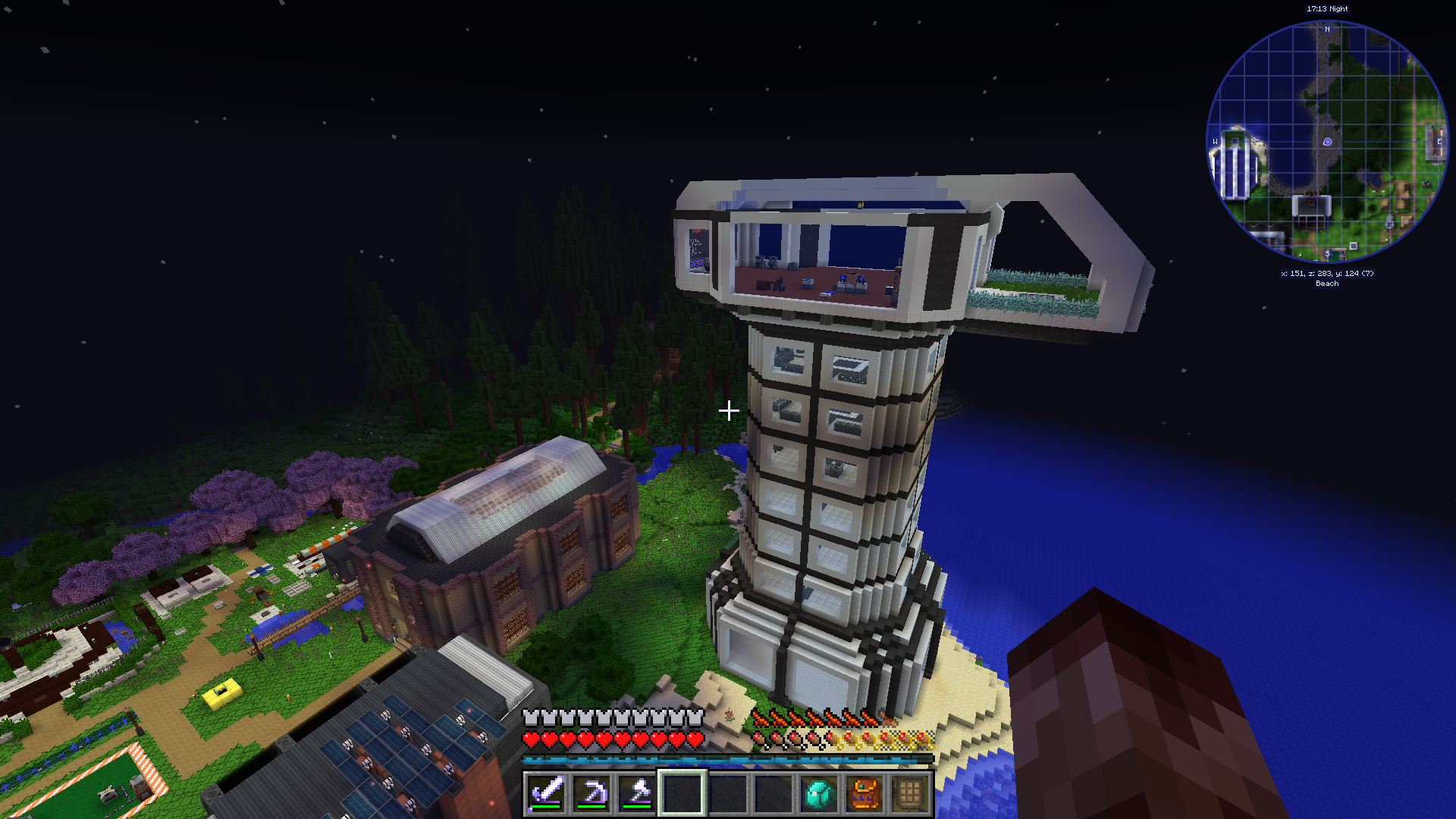Select the pickaxe hotbar slot
Screen dimensions: 1456x819
point(591,793)
